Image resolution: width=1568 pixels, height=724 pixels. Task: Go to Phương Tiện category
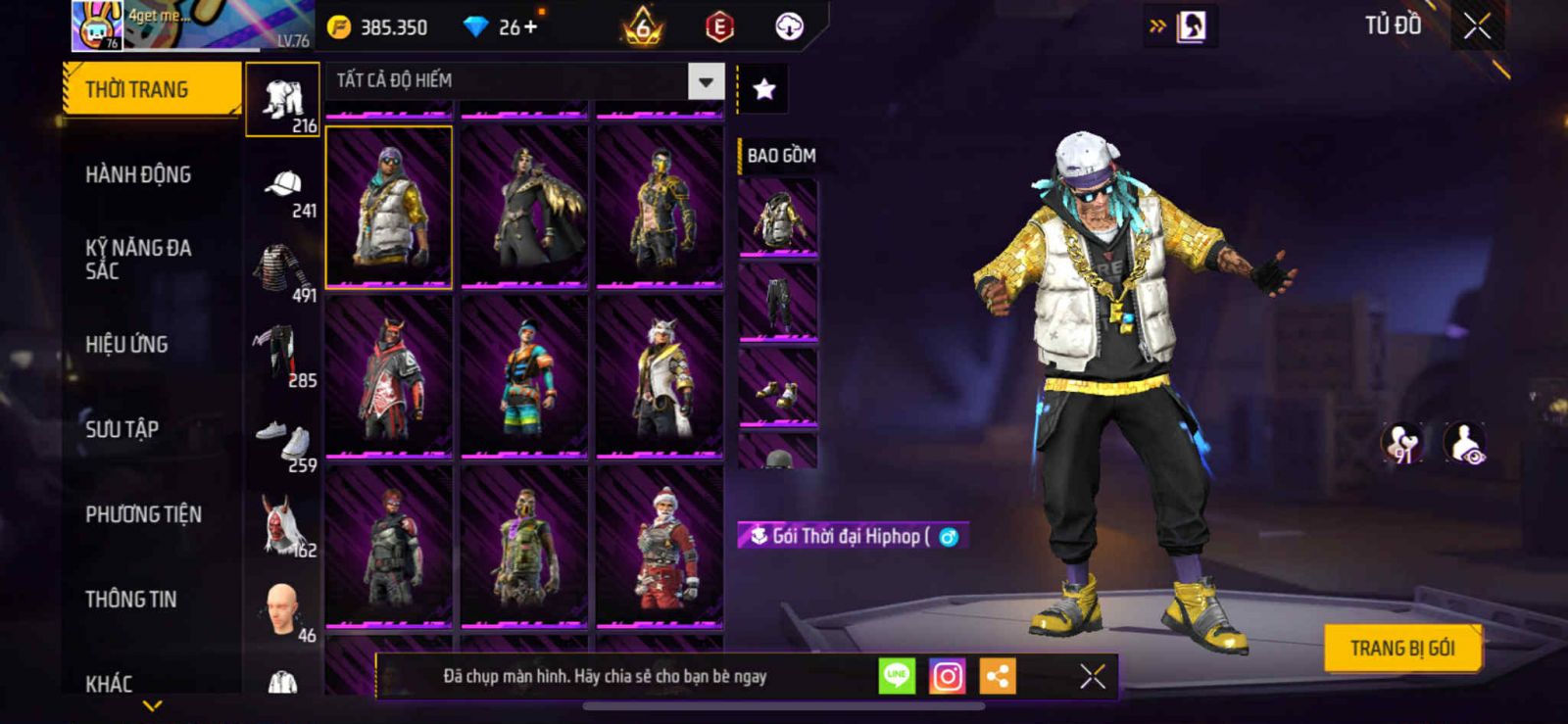click(x=143, y=514)
